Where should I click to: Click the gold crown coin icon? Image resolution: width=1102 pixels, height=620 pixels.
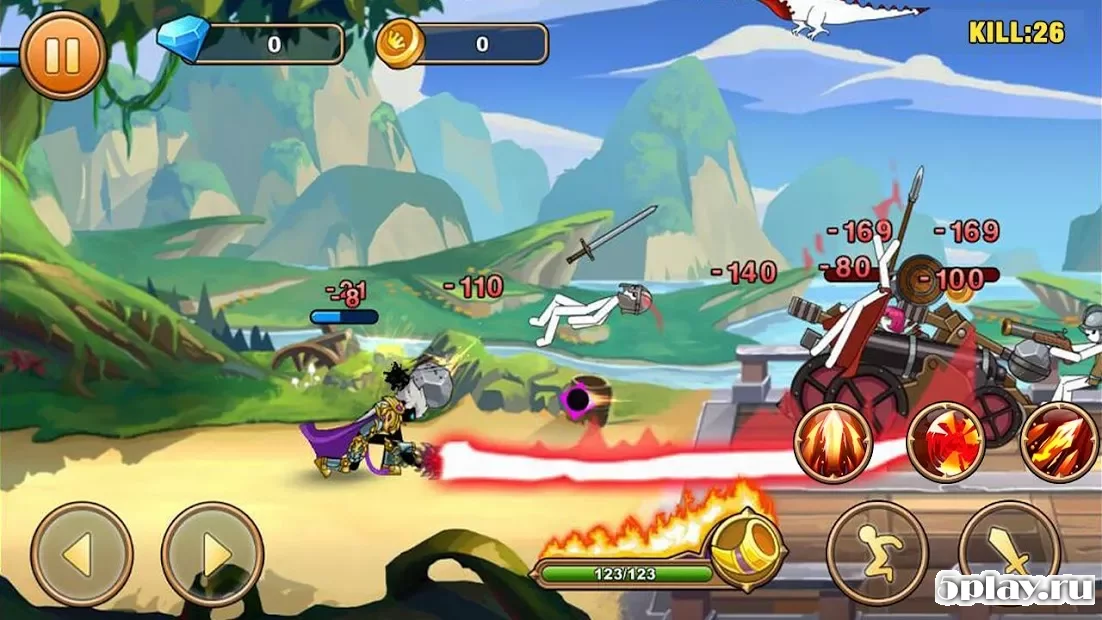pyautogui.click(x=400, y=43)
